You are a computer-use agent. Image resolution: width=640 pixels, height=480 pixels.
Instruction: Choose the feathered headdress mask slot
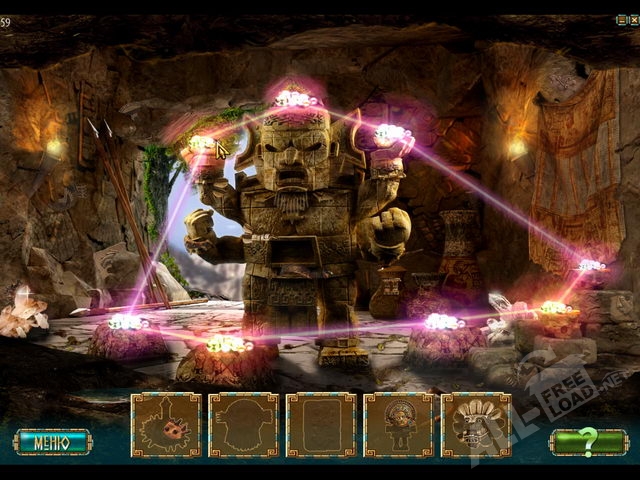[x=475, y=426]
